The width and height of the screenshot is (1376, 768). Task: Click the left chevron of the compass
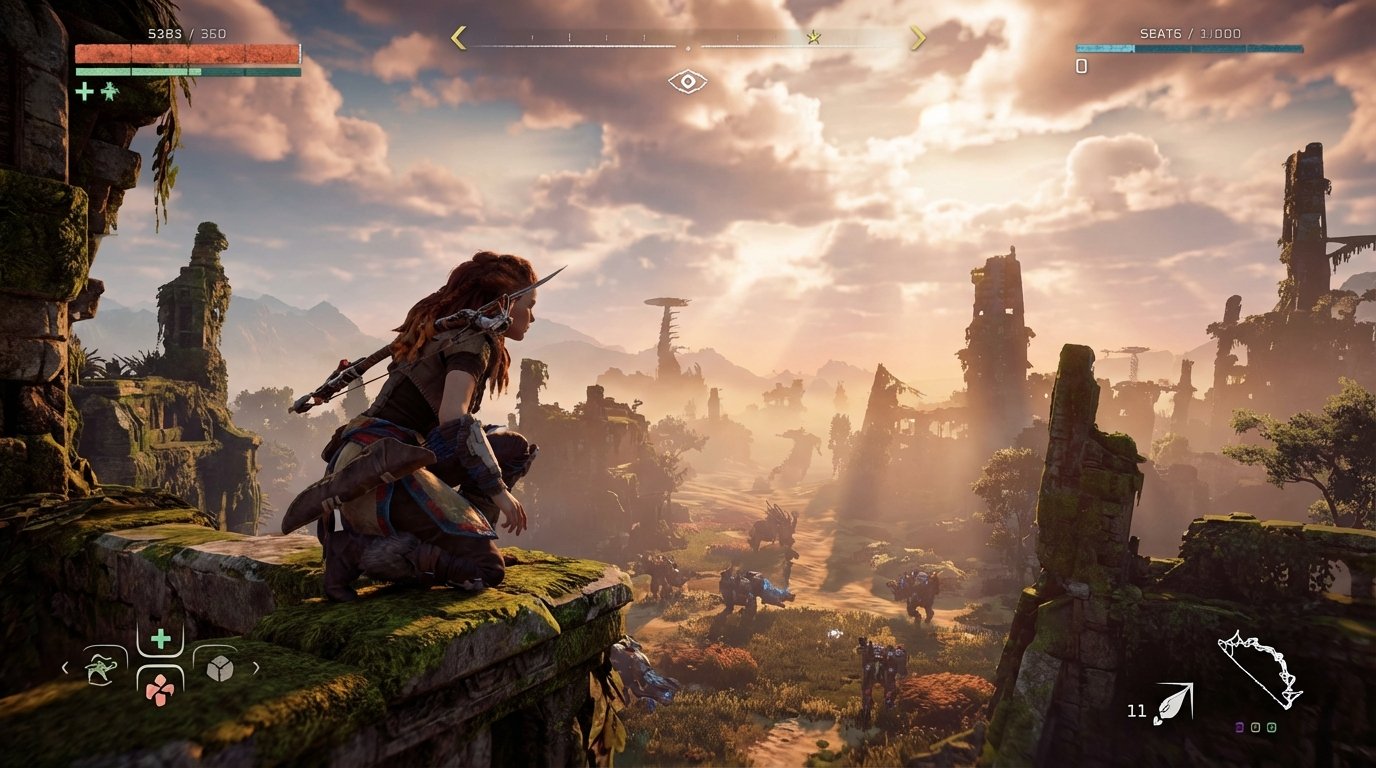459,38
